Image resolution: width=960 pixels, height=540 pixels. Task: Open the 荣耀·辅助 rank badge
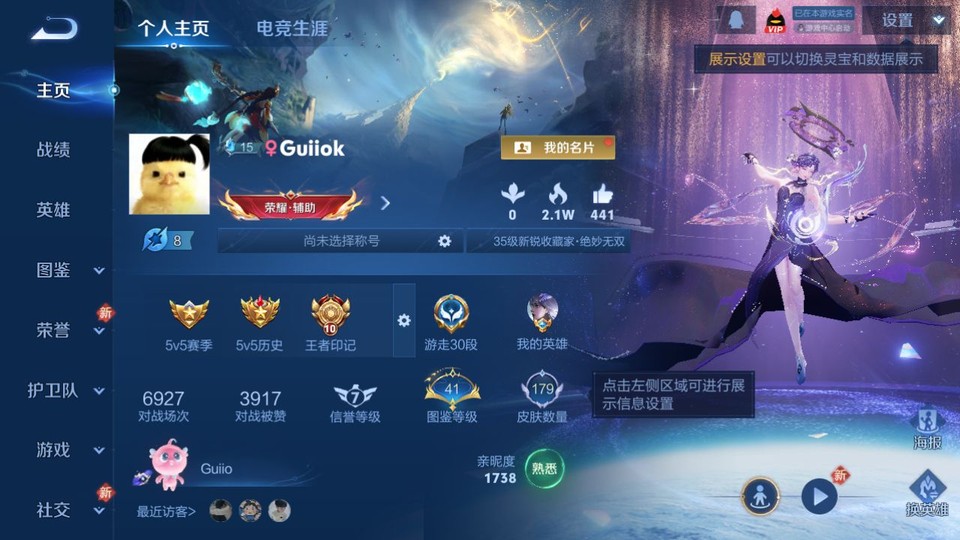coord(290,206)
